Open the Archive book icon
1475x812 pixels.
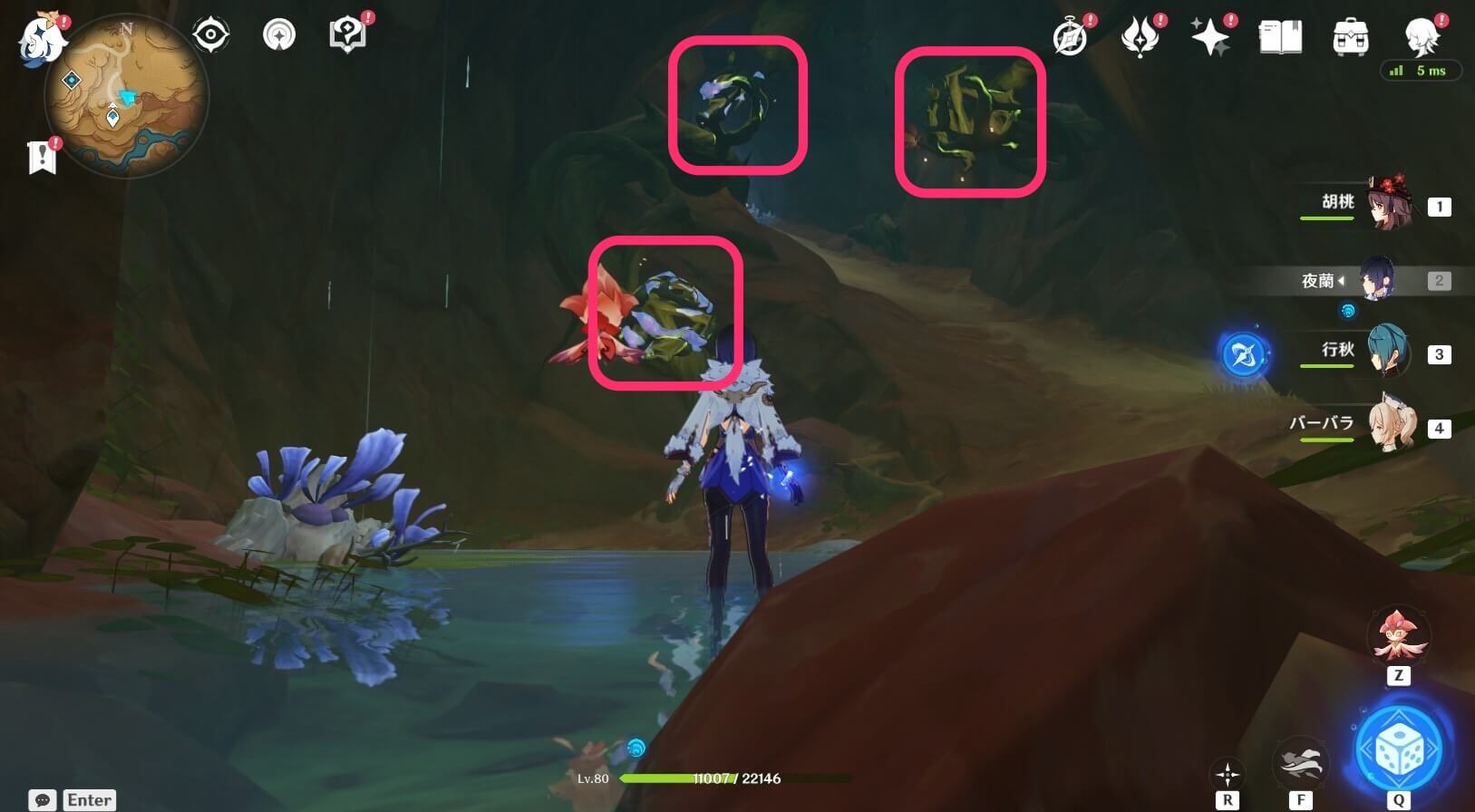coord(1281,36)
